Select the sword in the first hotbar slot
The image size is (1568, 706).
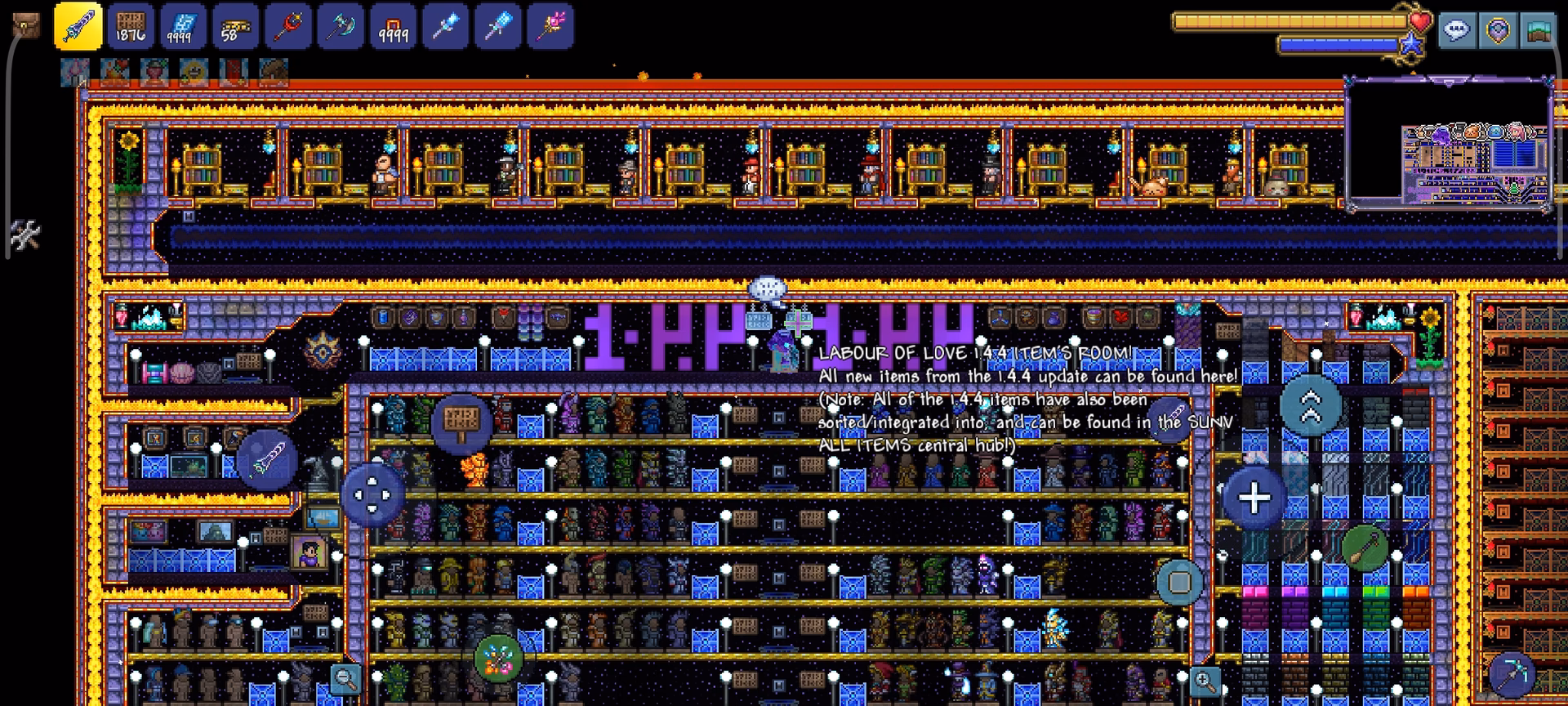[78, 25]
